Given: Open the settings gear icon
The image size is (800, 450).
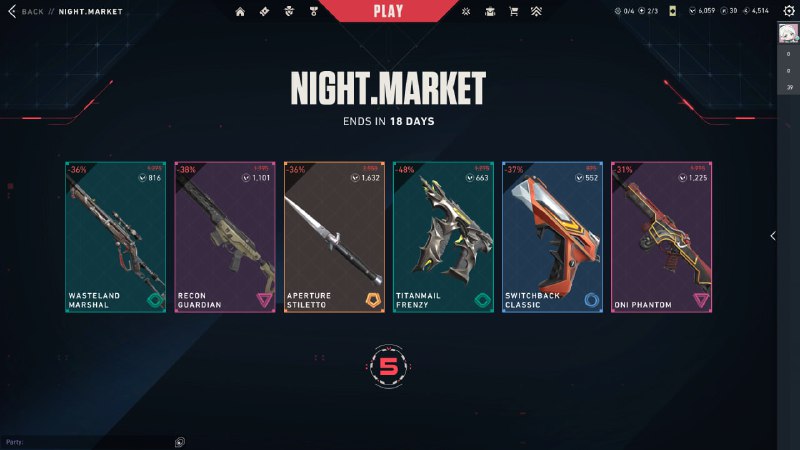Looking at the screenshot, I should pos(788,11).
